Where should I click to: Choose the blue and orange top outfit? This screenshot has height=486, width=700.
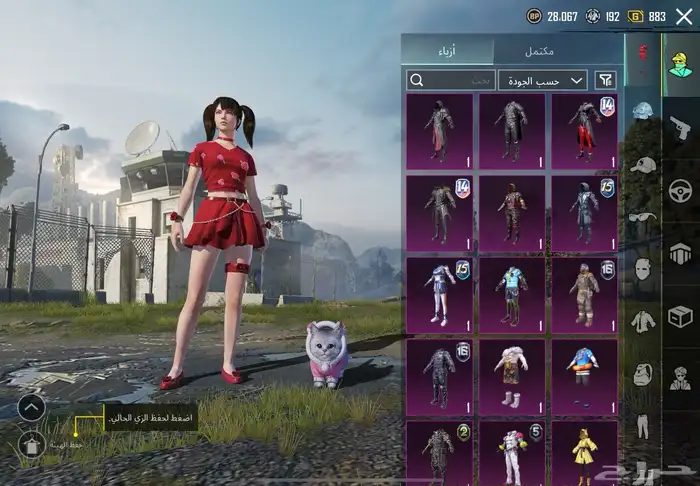click(583, 373)
